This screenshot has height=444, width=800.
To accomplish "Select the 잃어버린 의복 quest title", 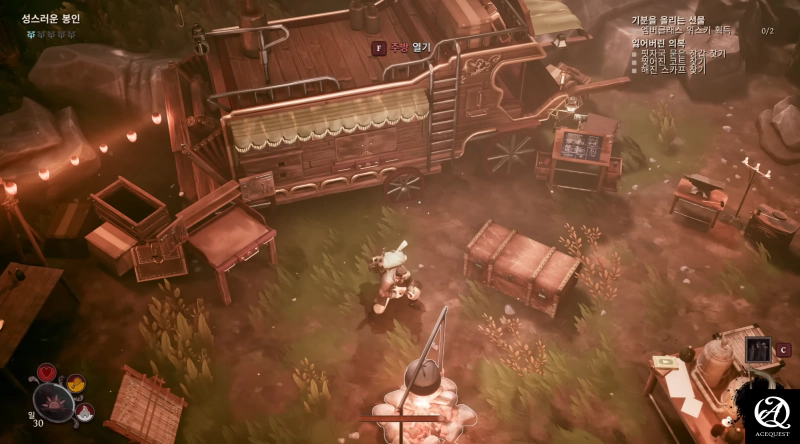I will point(655,43).
